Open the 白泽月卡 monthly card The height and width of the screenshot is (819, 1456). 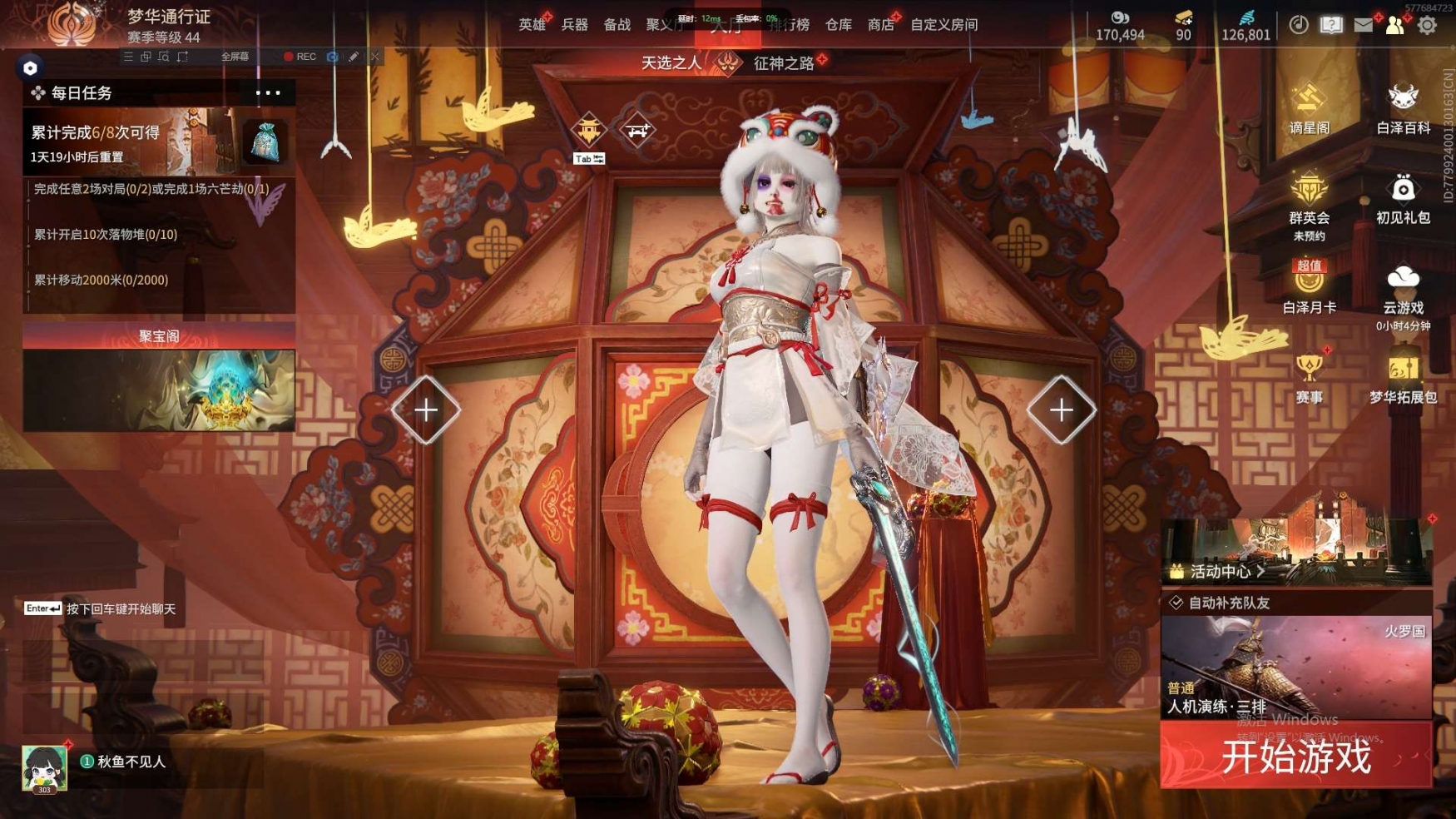(1309, 288)
